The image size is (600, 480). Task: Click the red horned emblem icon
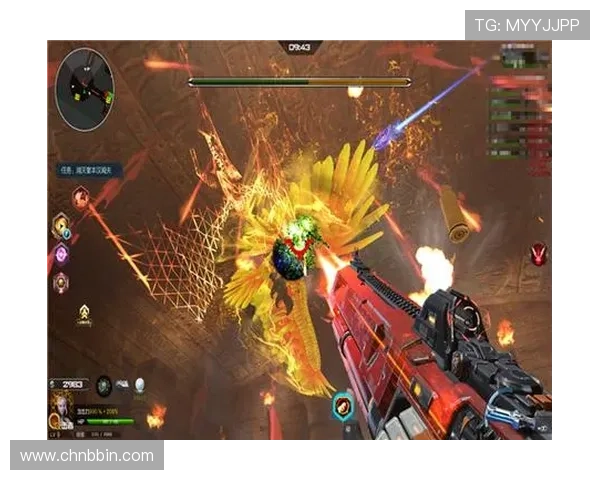(538, 254)
